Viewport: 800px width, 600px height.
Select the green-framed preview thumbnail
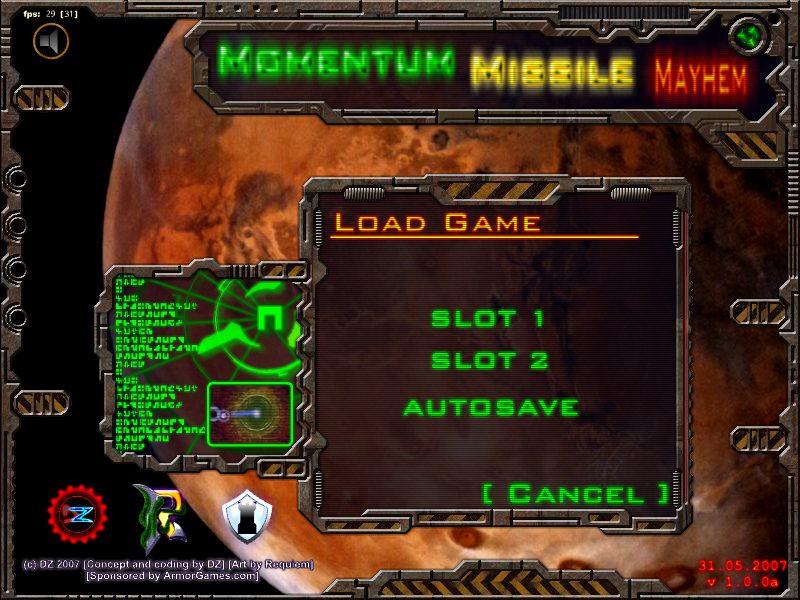click(x=250, y=413)
